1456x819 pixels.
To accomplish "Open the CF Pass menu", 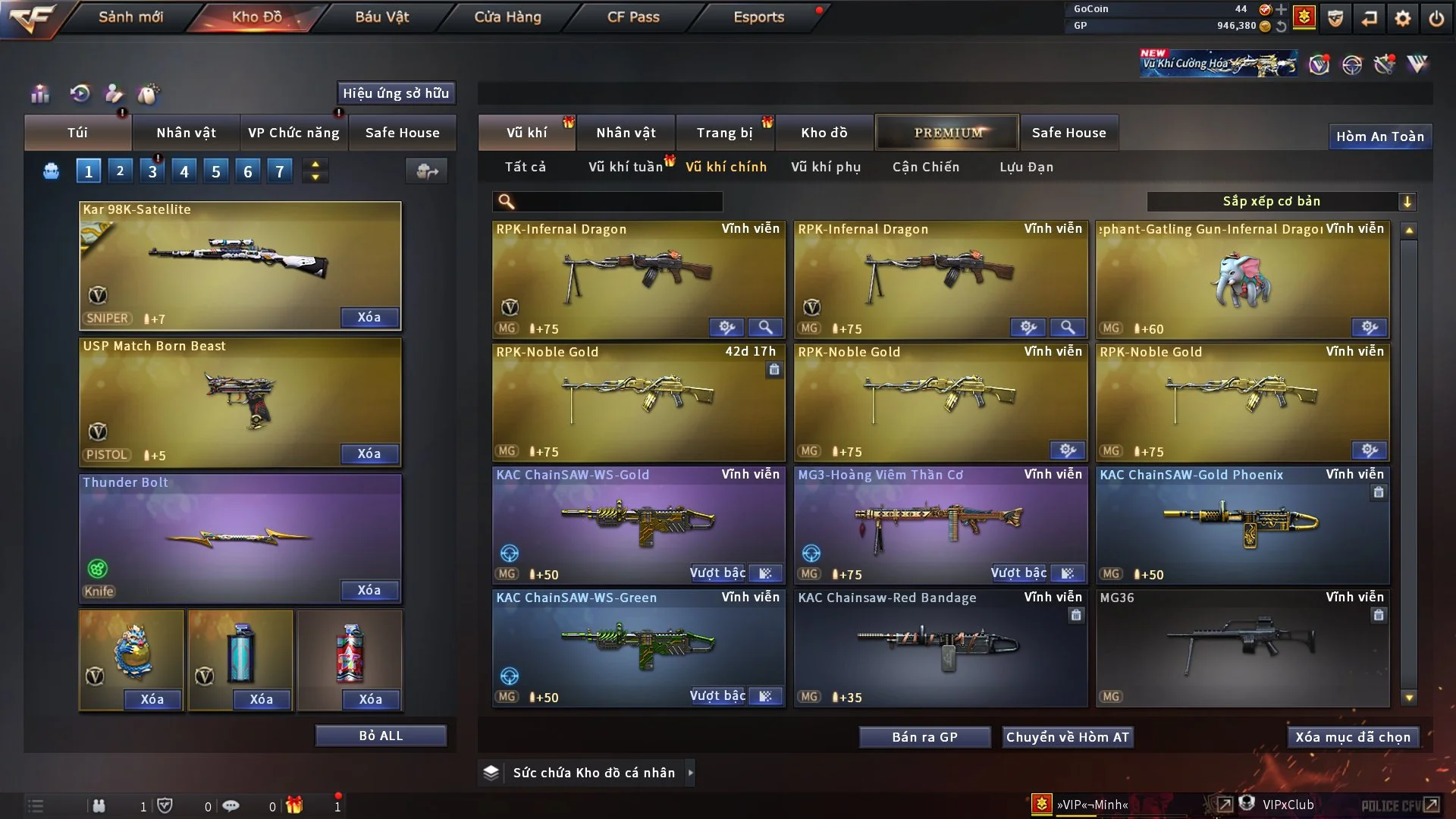I will [633, 17].
